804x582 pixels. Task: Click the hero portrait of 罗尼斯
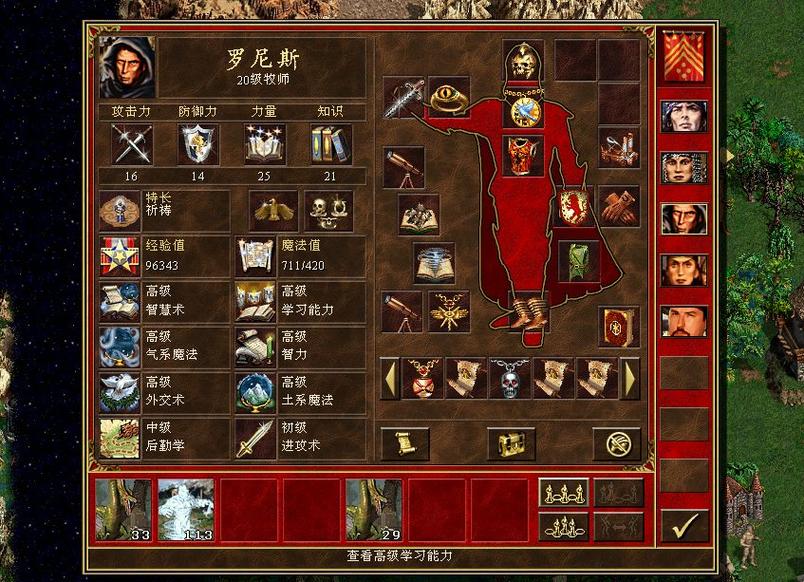click(x=128, y=67)
